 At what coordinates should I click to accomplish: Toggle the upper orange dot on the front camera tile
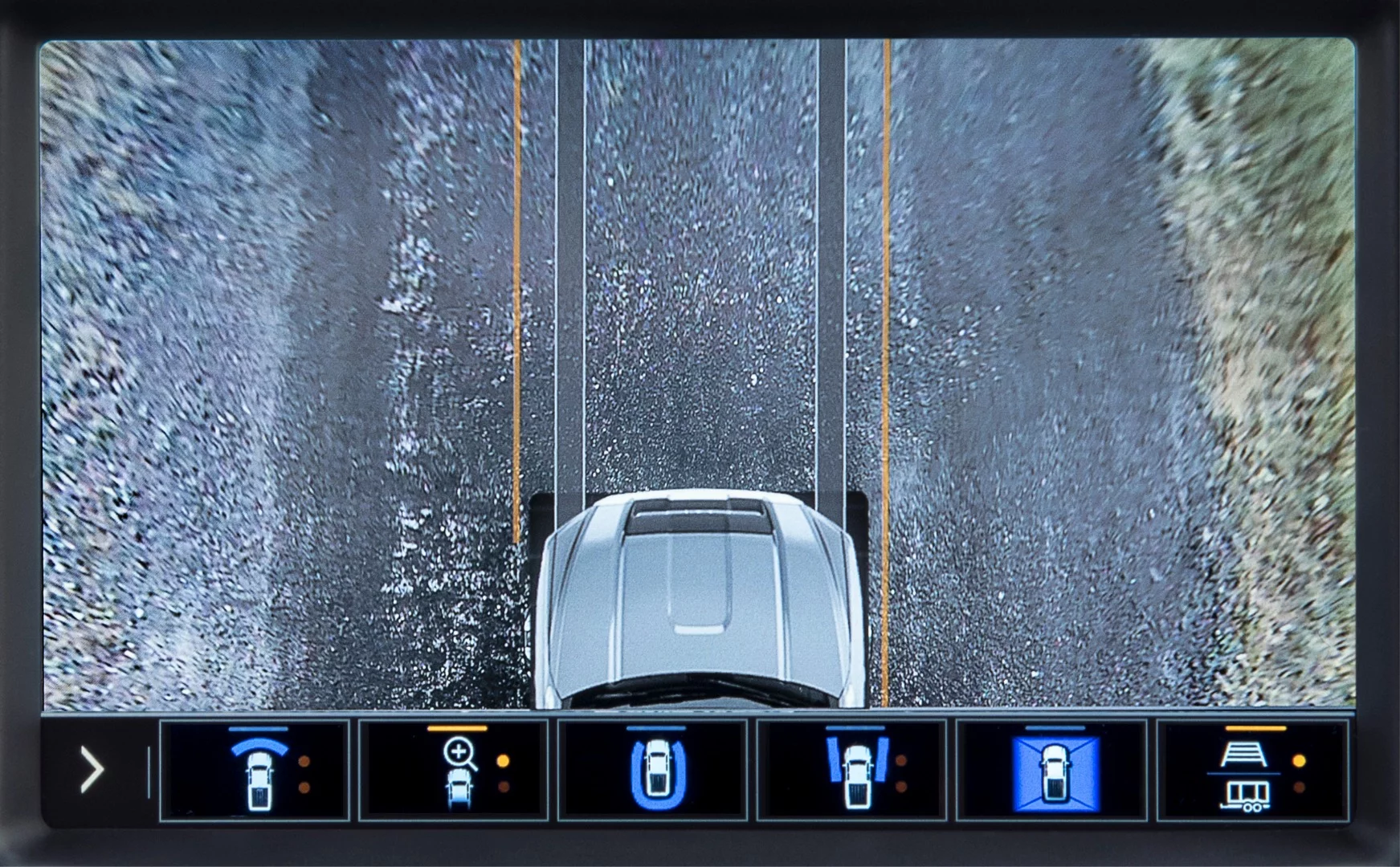[306, 762]
